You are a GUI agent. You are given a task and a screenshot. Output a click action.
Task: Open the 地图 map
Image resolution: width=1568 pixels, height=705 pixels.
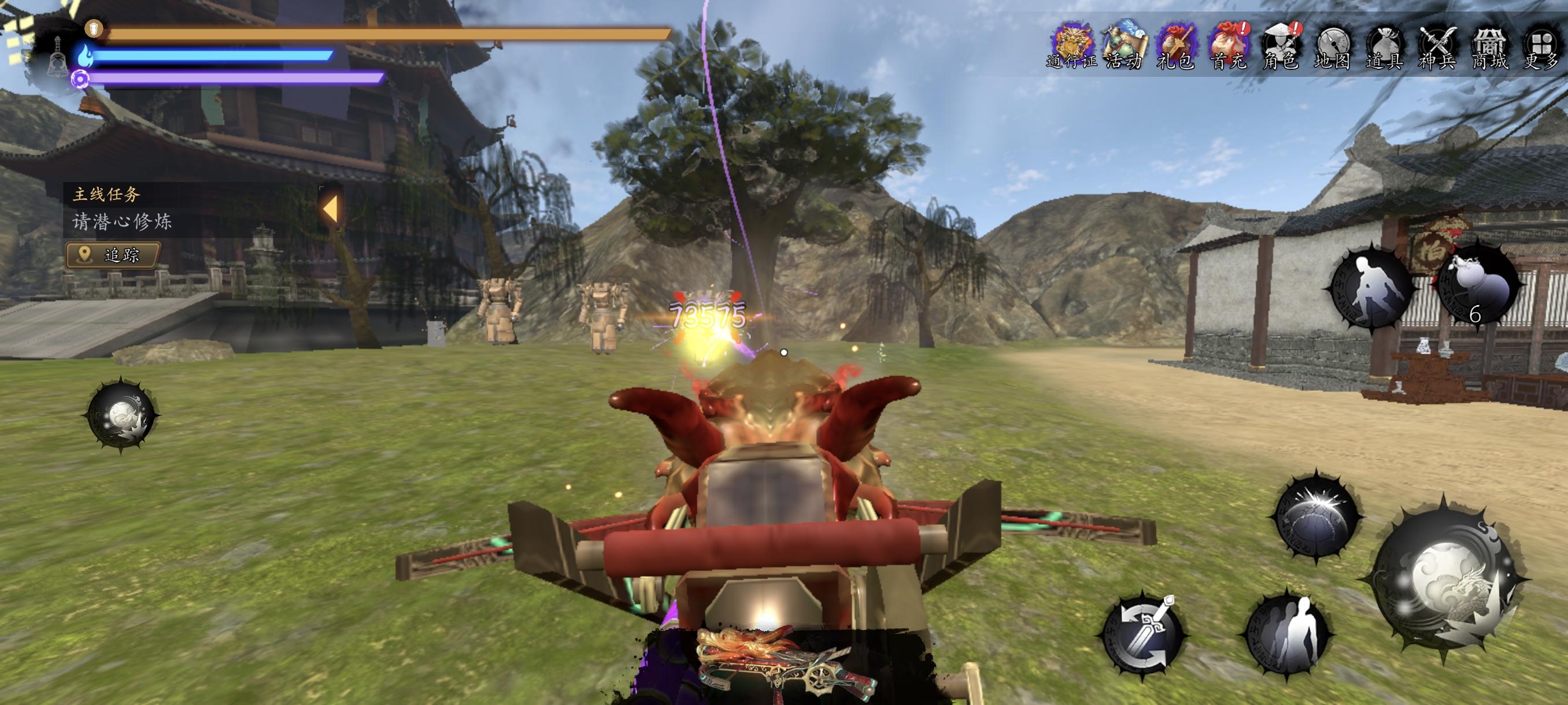click(1333, 44)
